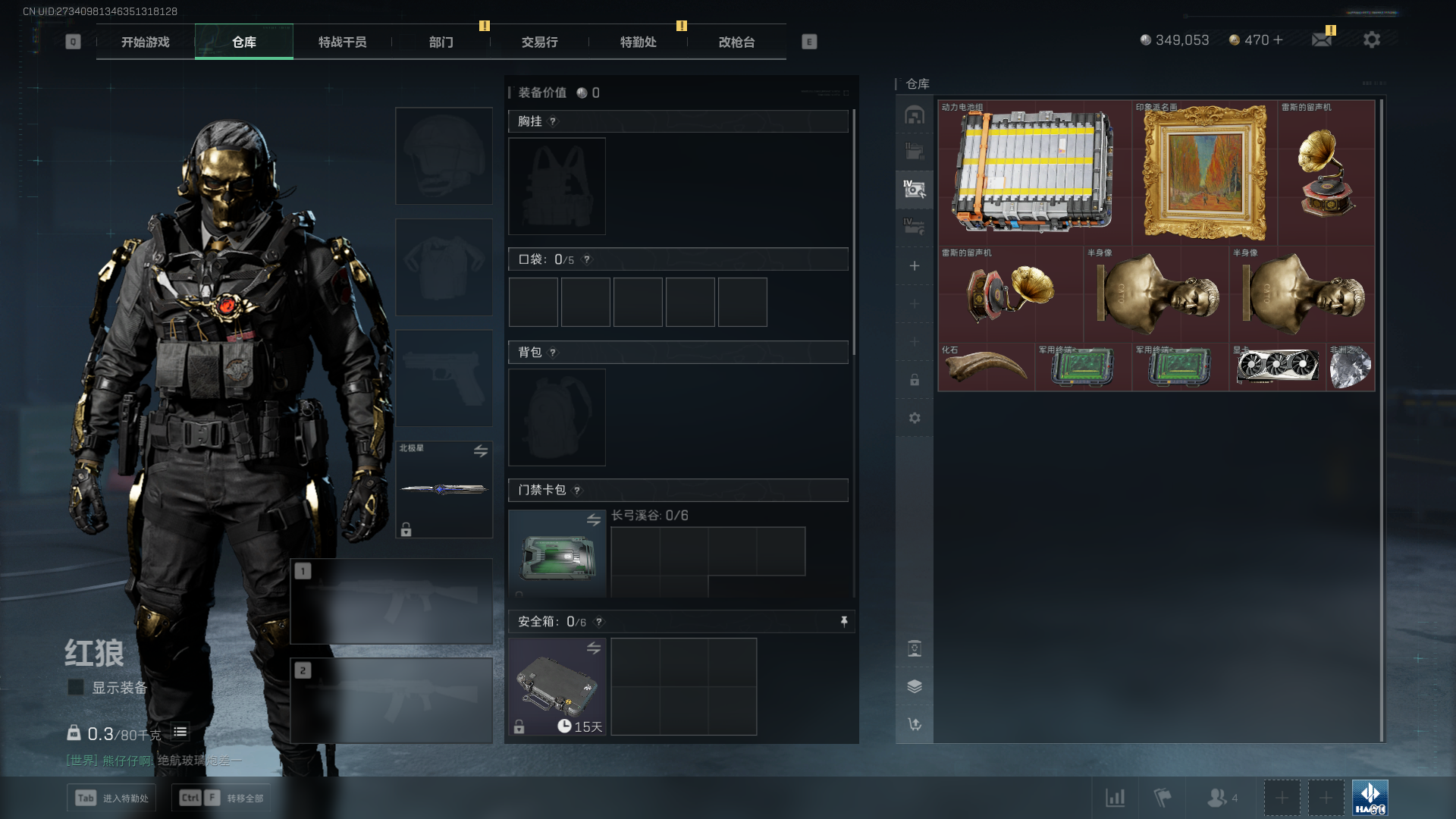The height and width of the screenshot is (819, 1456).
Task: Open the mail inbox envelope
Action: pyautogui.click(x=1322, y=39)
